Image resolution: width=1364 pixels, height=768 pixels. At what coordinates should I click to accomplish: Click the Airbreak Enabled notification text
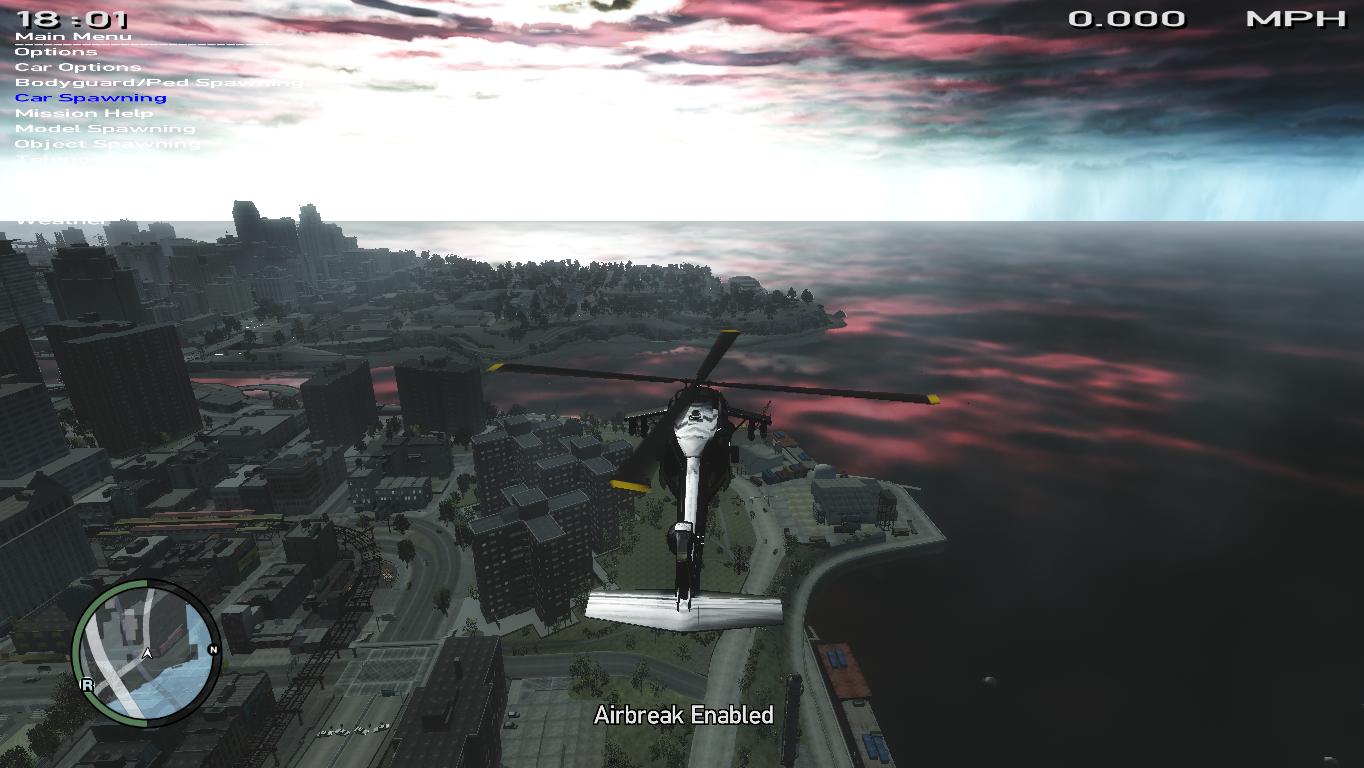pos(683,716)
